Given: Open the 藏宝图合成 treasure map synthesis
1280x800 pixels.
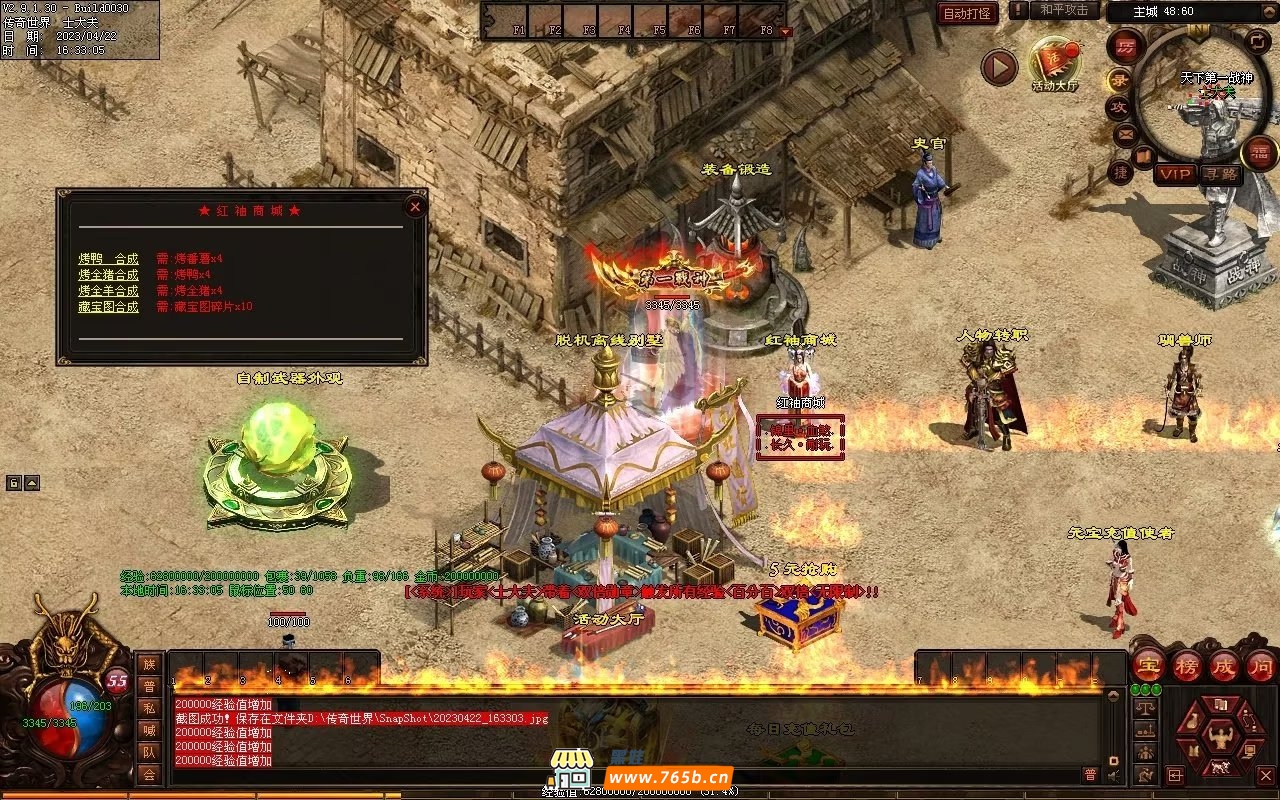Looking at the screenshot, I should [108, 307].
